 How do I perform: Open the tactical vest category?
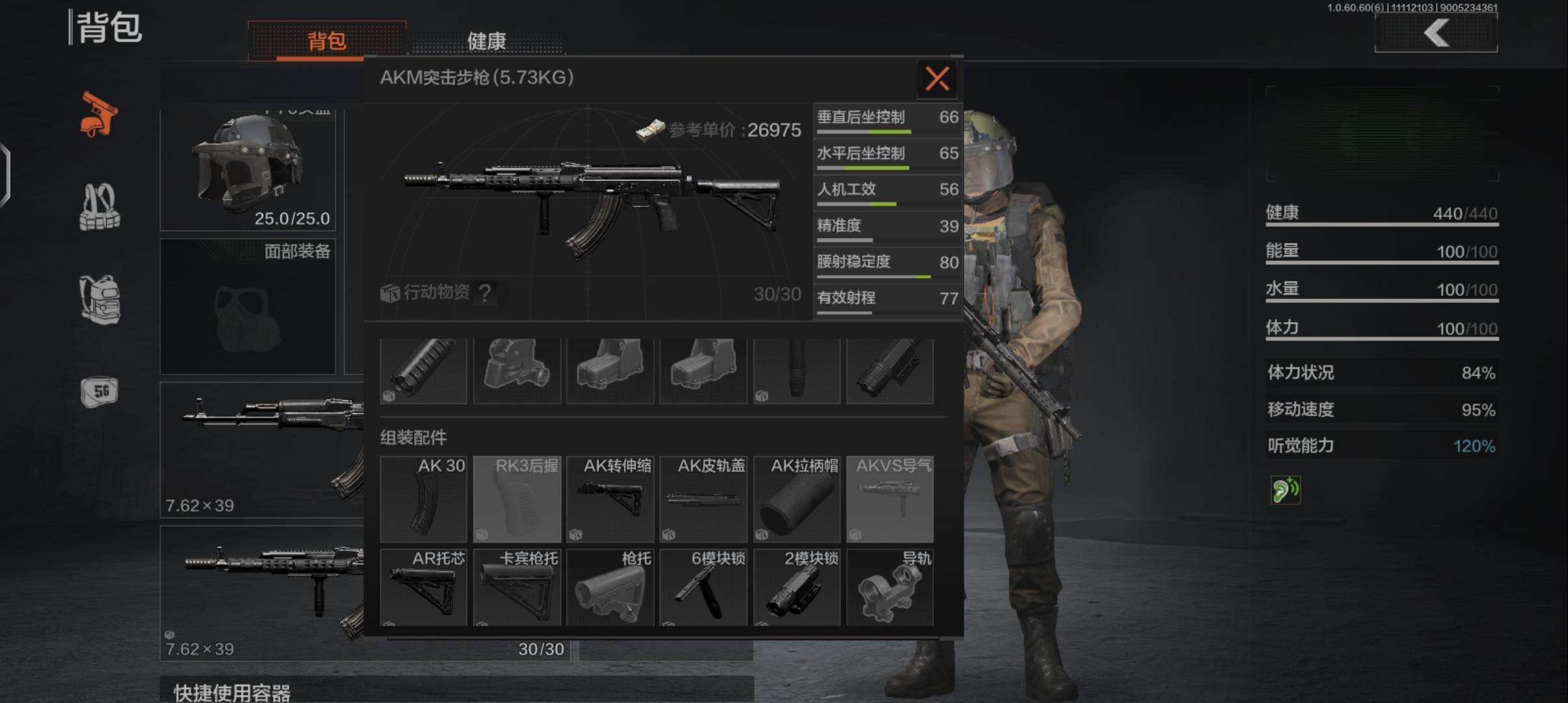99,208
